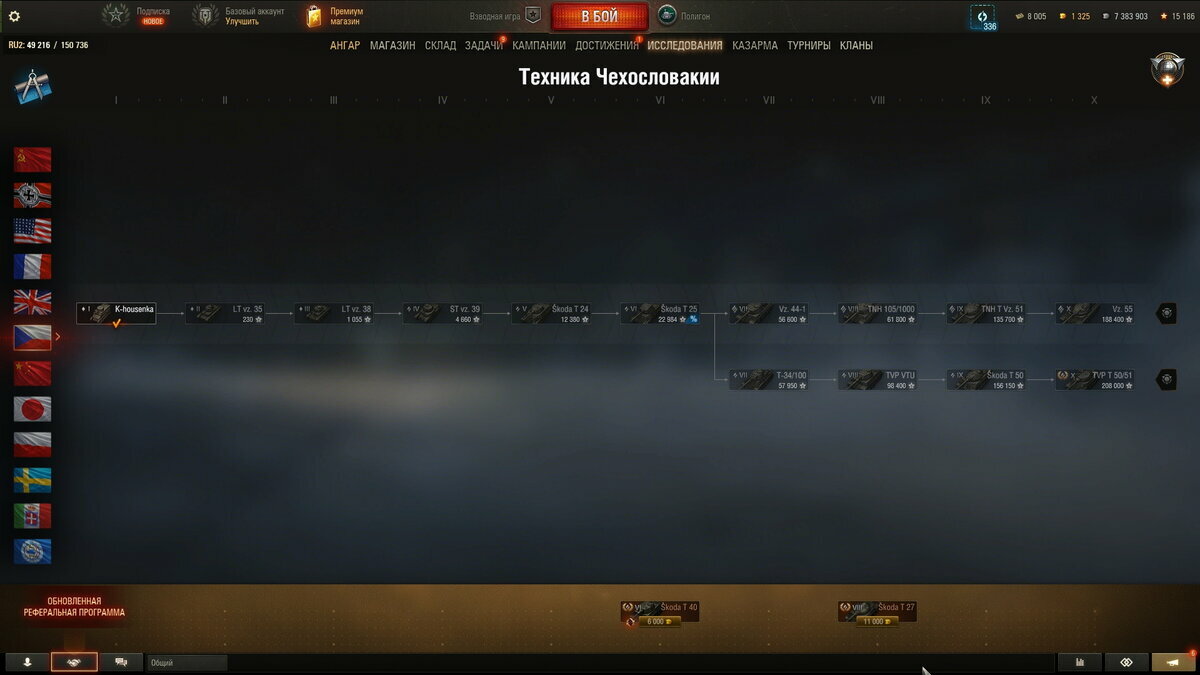Go to the ТУРНИРЫ tab
The height and width of the screenshot is (675, 1200).
coord(809,45)
